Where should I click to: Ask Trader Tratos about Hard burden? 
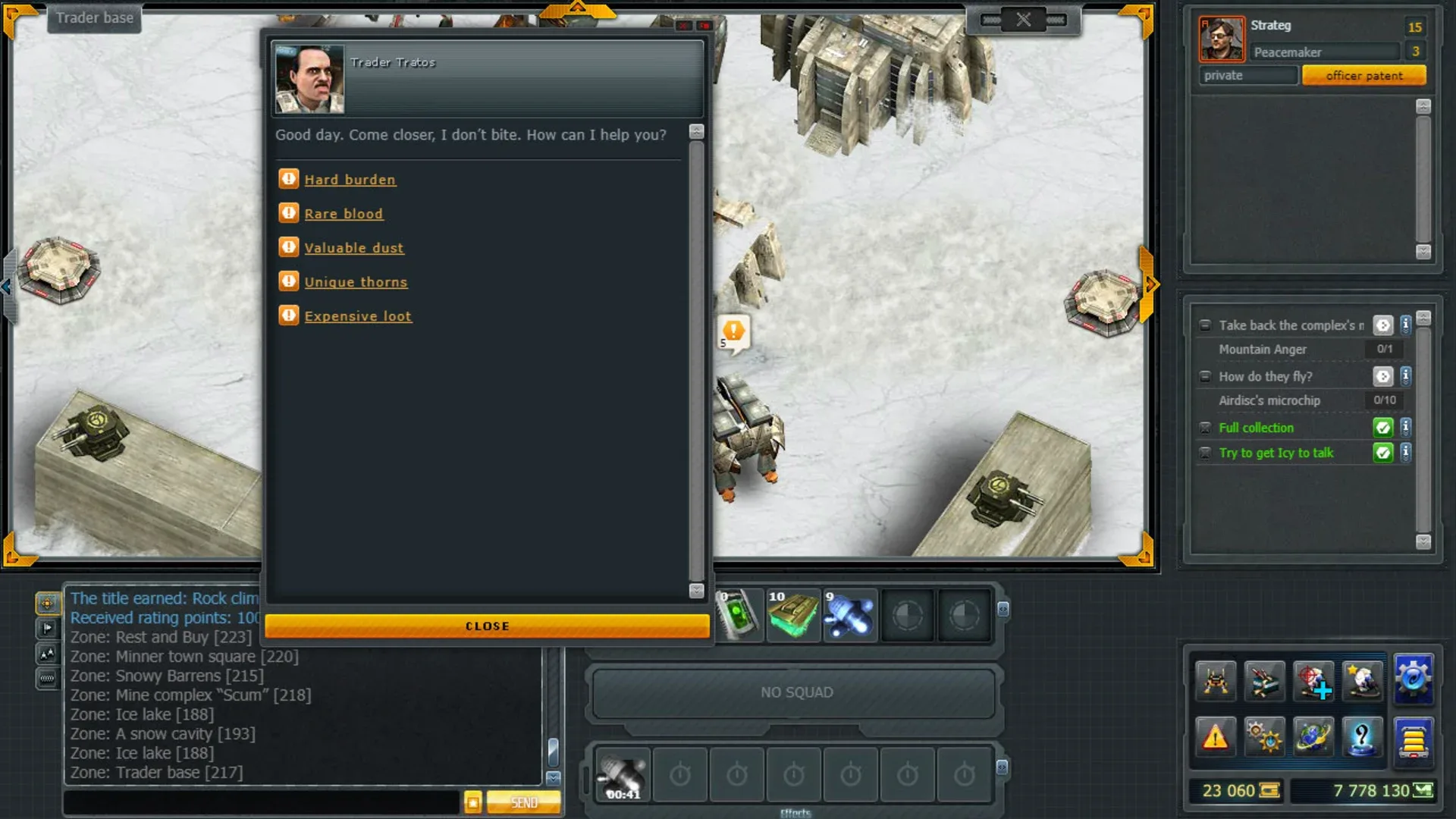(350, 179)
